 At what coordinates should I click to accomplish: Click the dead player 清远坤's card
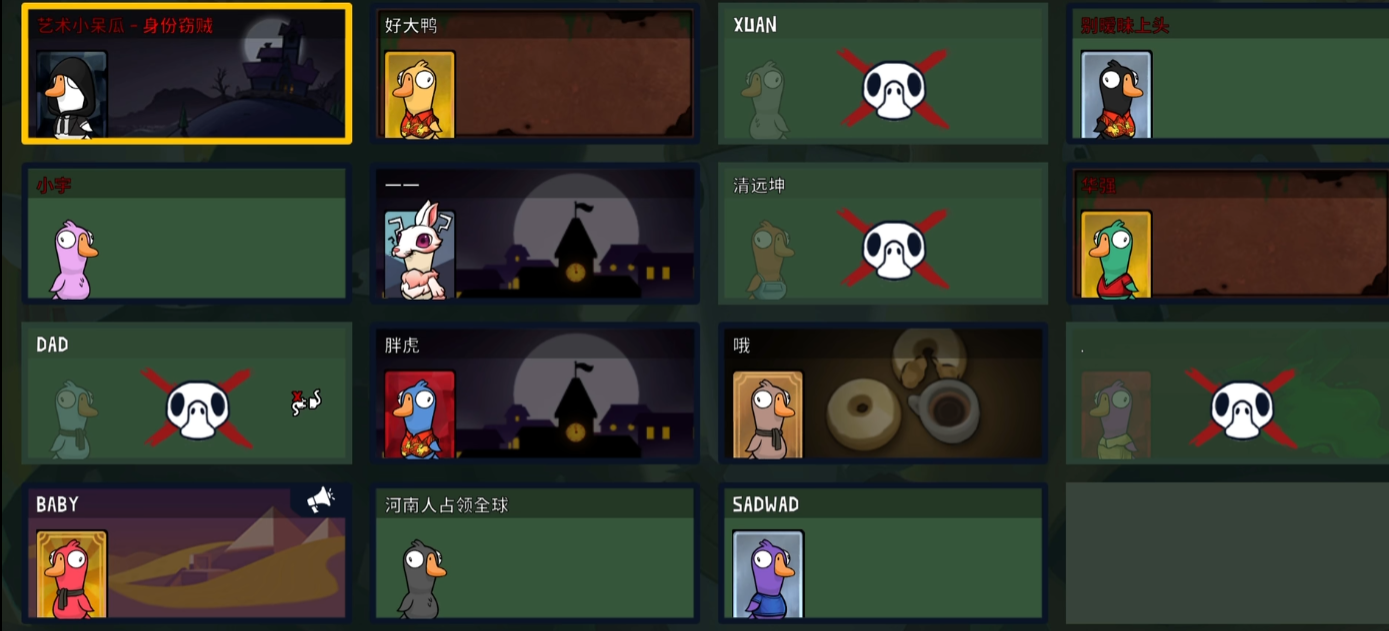(x=883, y=234)
